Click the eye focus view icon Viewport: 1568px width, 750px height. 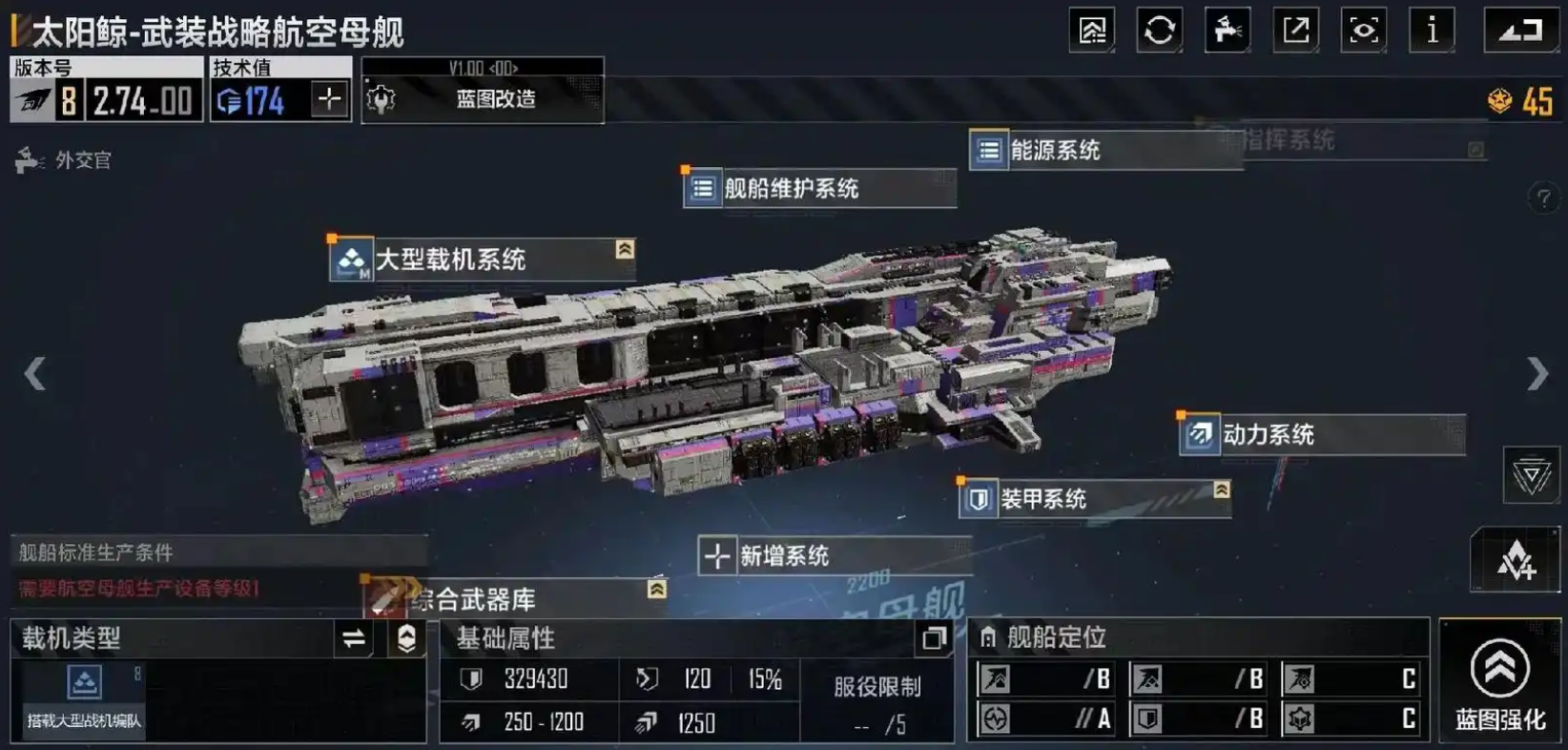[x=1363, y=30]
